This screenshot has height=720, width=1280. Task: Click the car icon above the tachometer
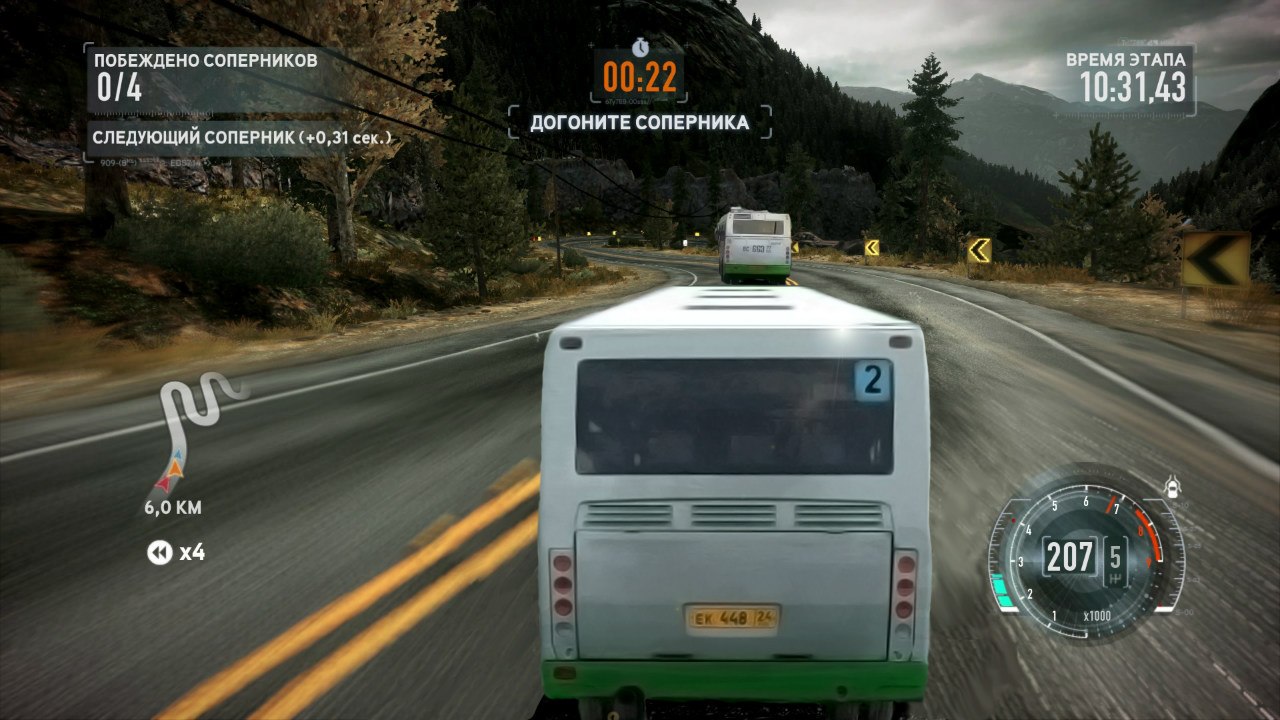(x=1172, y=487)
